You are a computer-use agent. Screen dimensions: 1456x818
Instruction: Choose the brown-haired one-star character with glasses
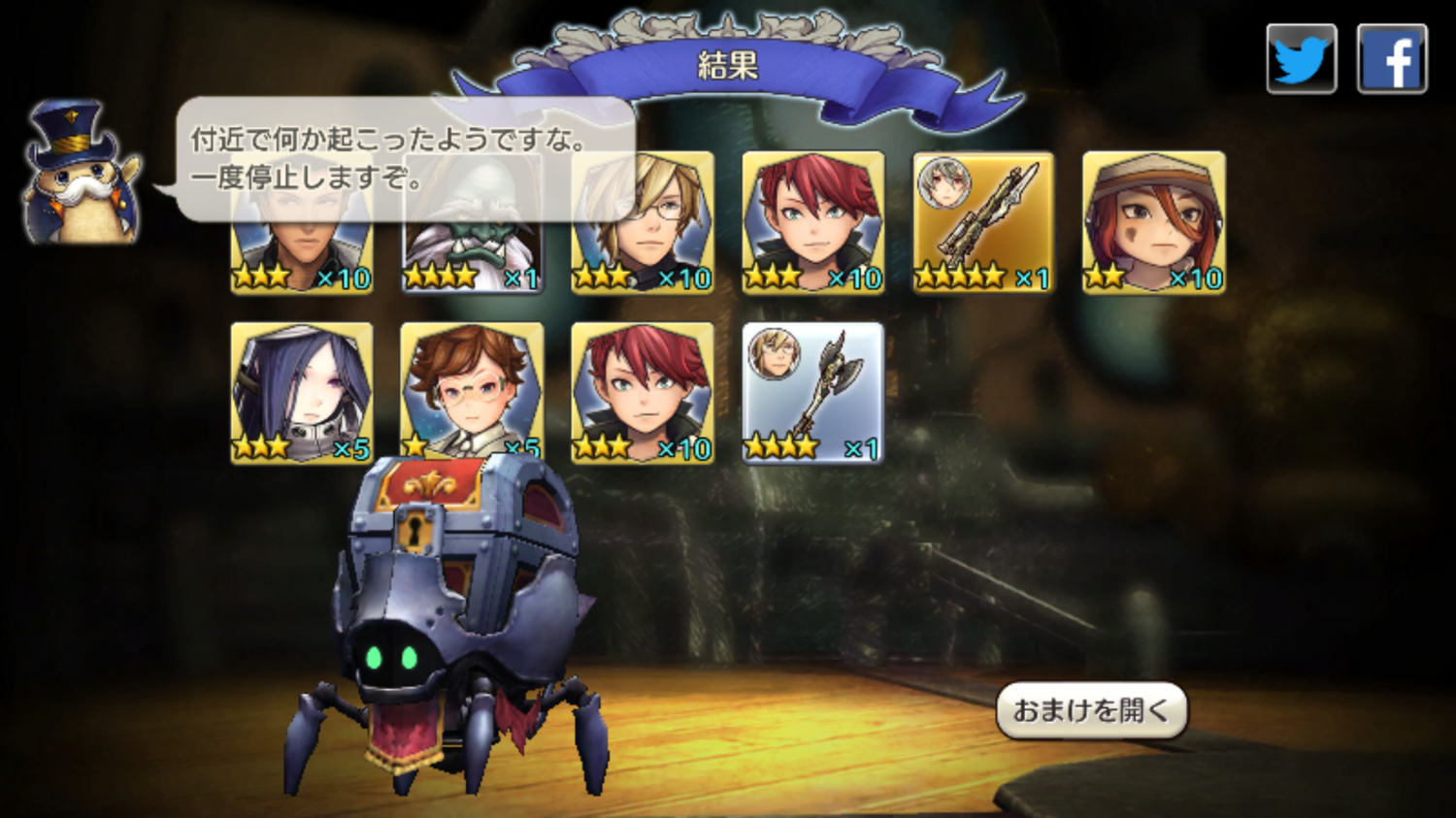pyautogui.click(x=472, y=391)
